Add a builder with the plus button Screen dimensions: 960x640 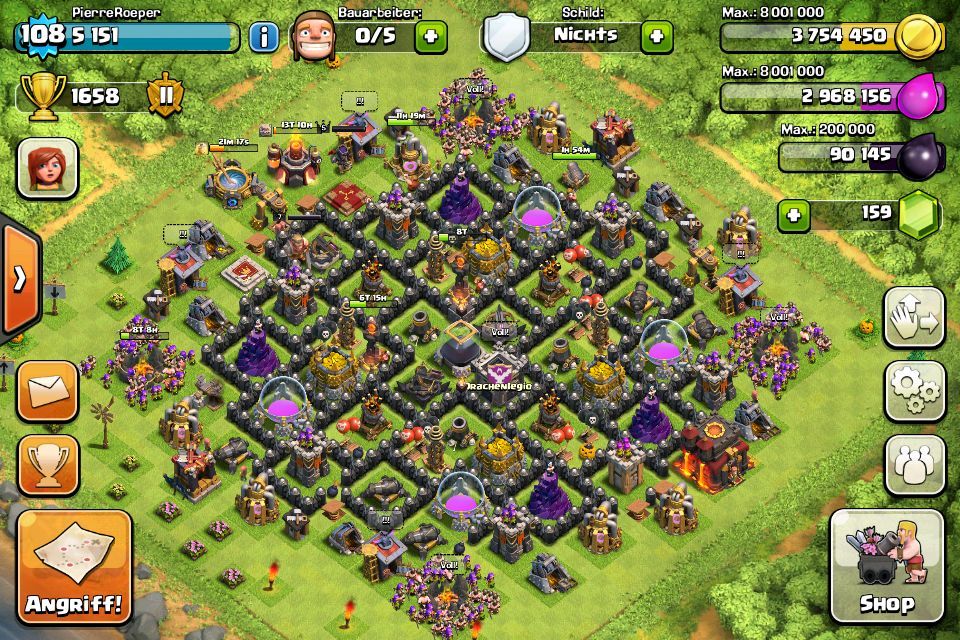tap(431, 37)
